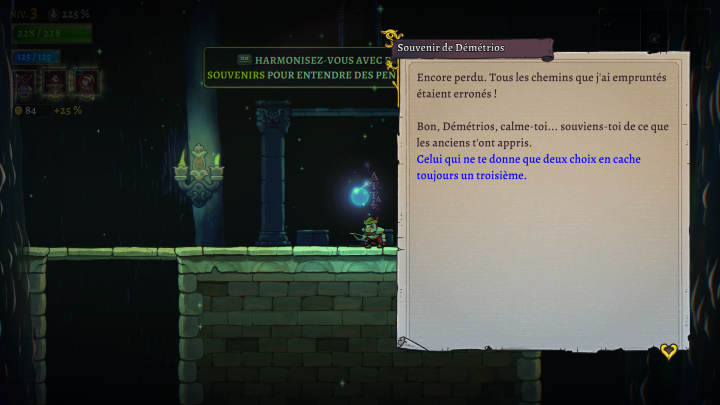
Task: Activate the spell icon costing 75 mana
Action: 87,81
